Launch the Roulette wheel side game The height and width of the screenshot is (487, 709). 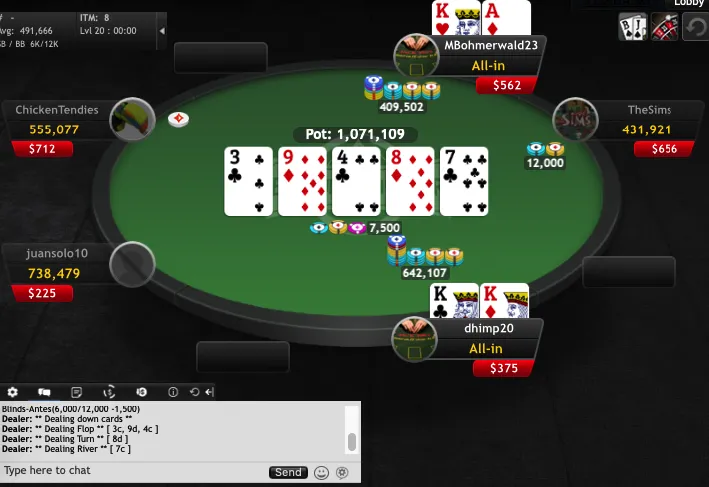click(665, 28)
